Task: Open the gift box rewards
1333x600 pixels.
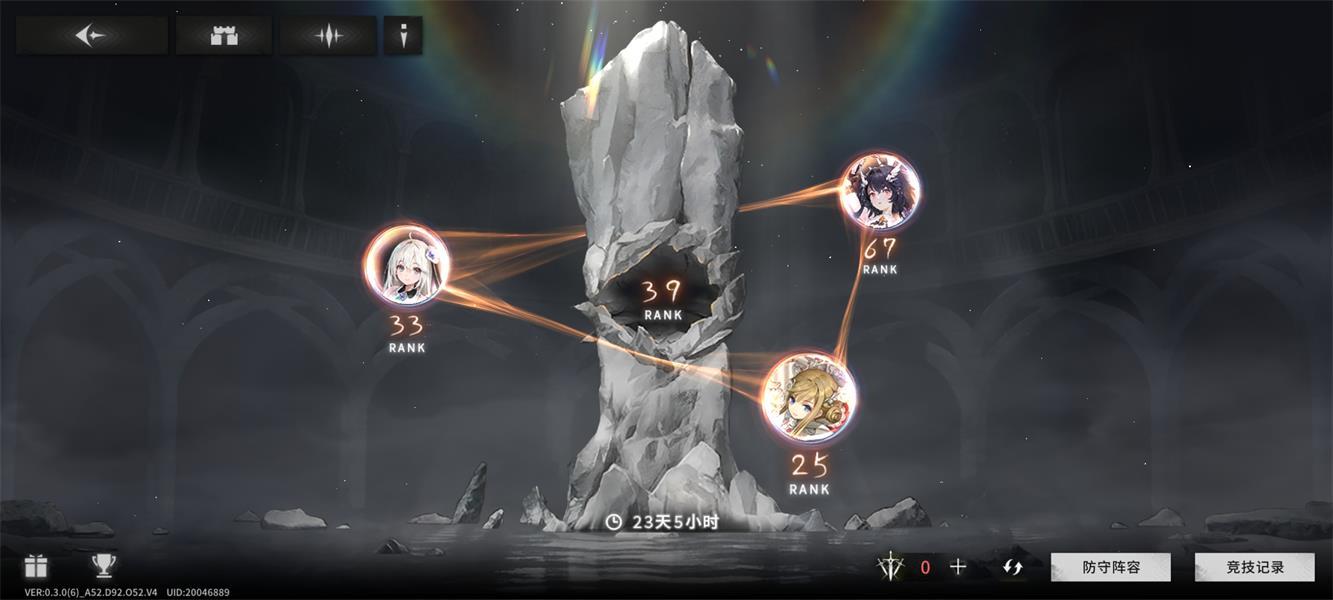Action: [36, 566]
